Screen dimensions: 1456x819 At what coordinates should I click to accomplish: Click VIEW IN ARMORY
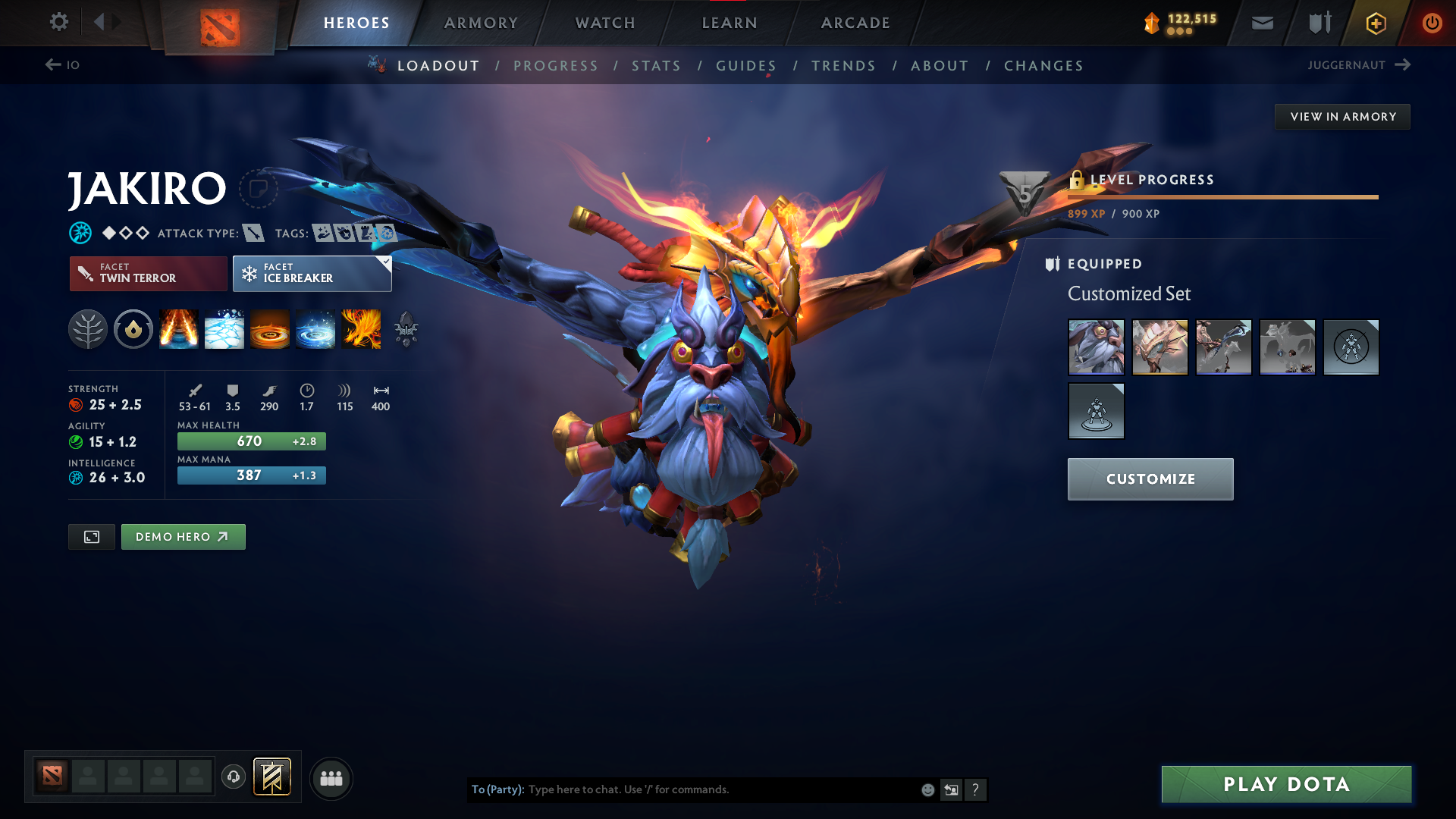point(1342,116)
